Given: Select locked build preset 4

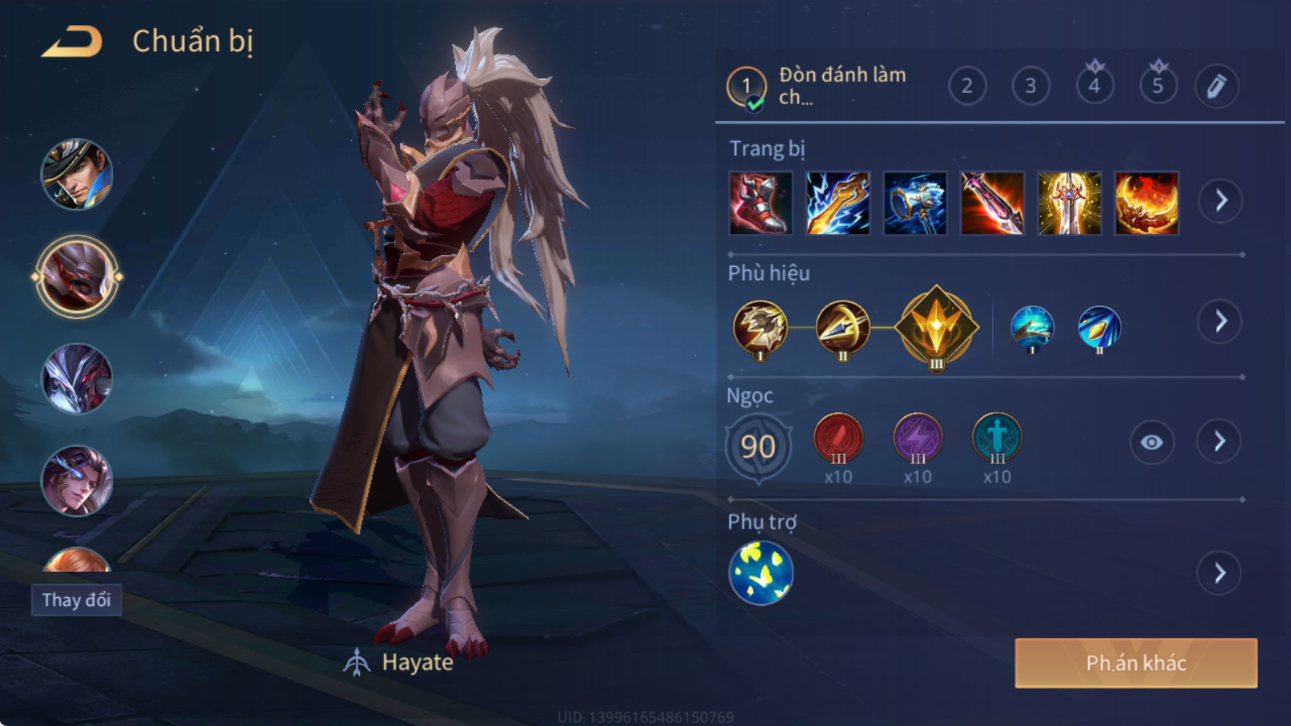Looking at the screenshot, I should coord(1094,86).
